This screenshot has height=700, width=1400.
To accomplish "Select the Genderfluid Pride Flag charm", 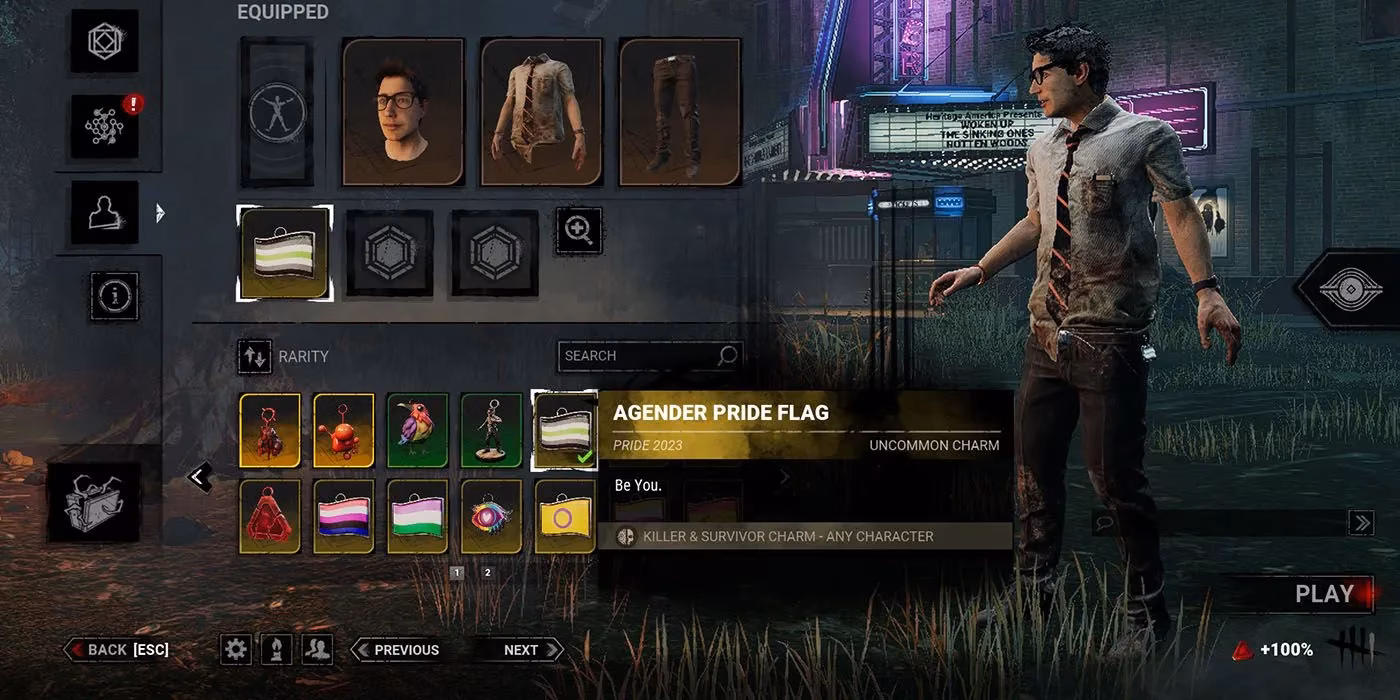I will tap(344, 516).
